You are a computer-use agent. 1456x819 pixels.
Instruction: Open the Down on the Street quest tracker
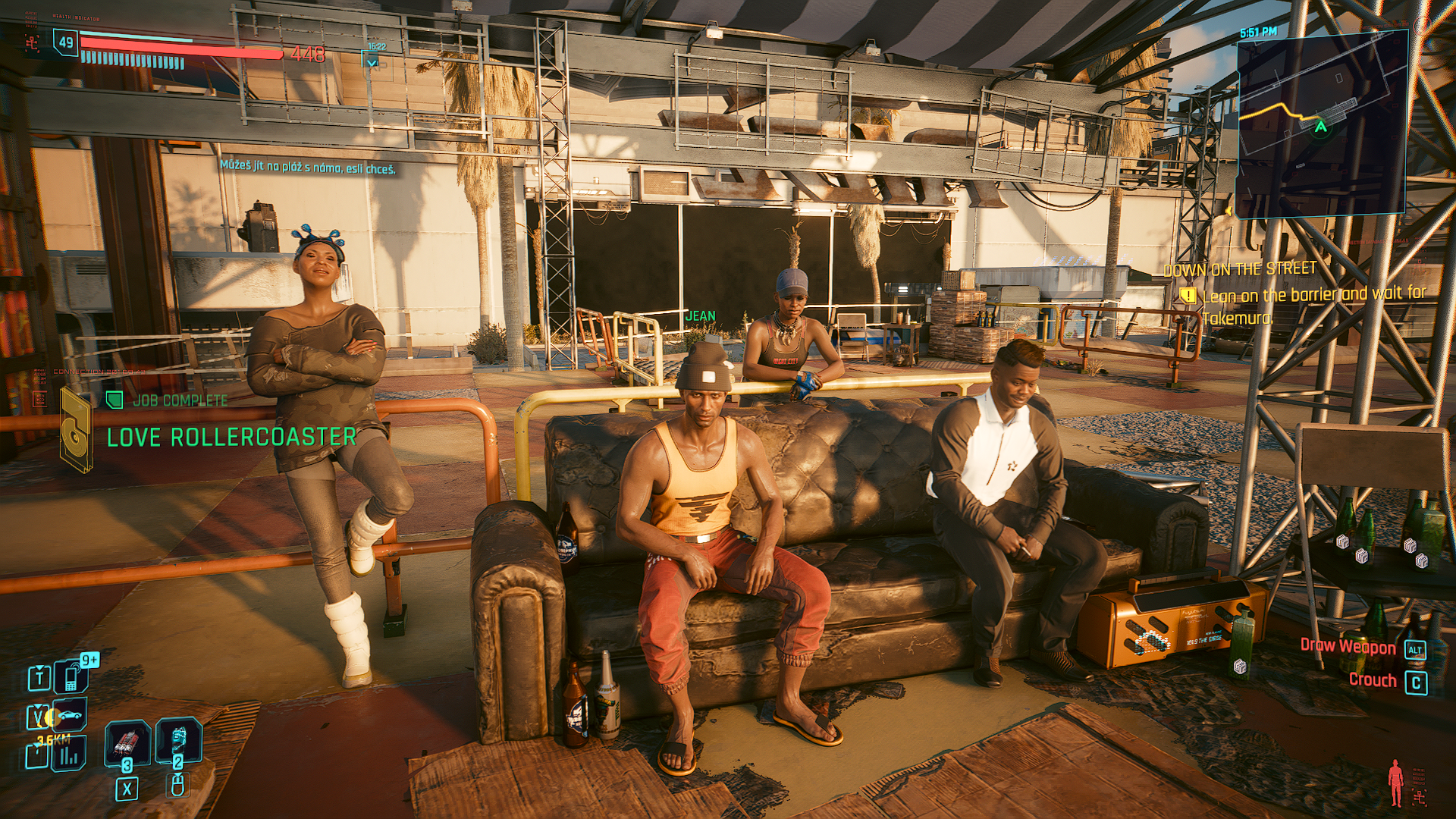click(1240, 269)
